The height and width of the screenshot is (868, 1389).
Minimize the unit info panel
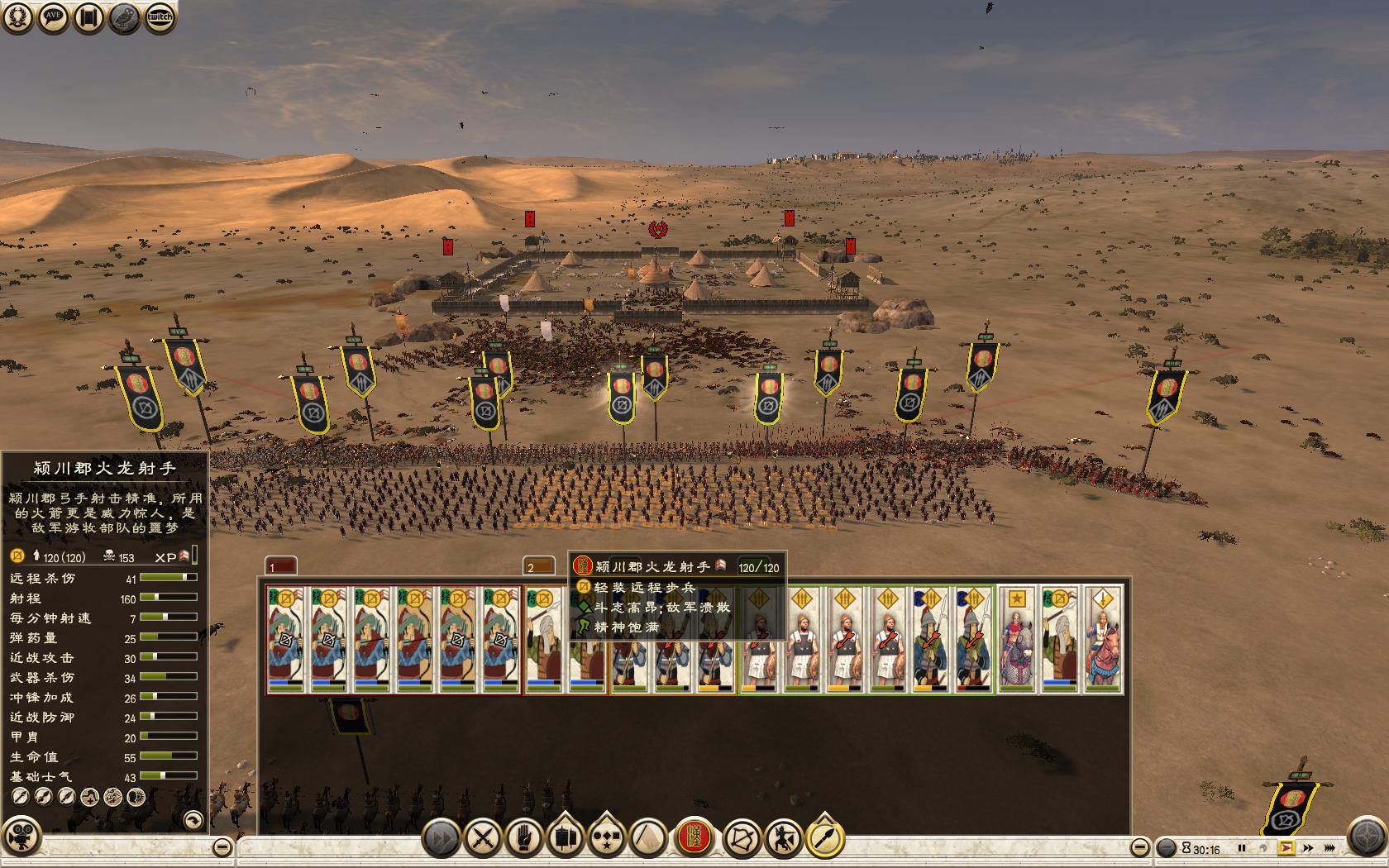pos(222,847)
